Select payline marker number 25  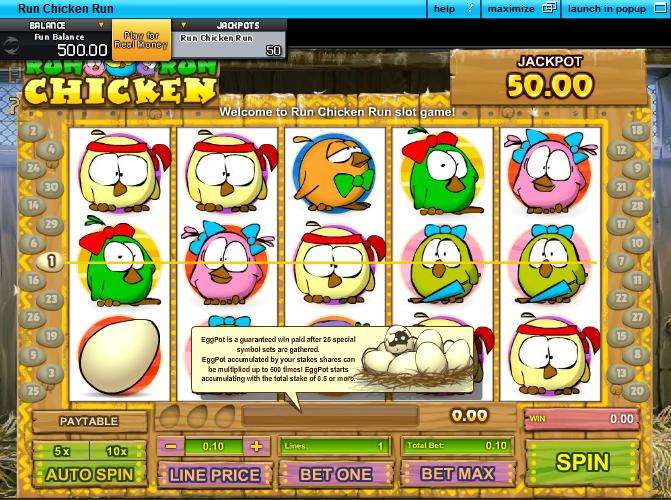(x=32, y=391)
